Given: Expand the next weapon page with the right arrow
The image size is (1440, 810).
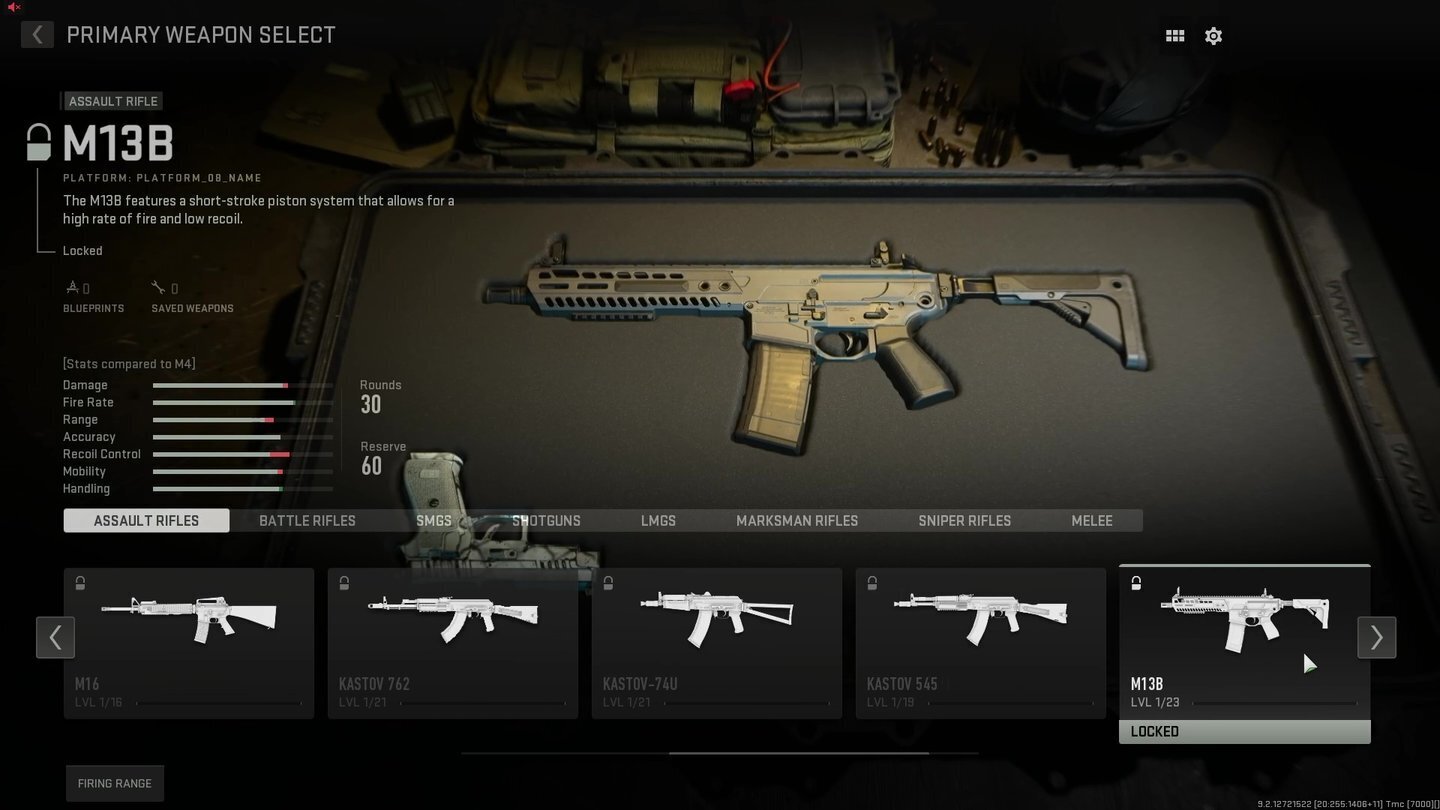Looking at the screenshot, I should pyautogui.click(x=1376, y=637).
